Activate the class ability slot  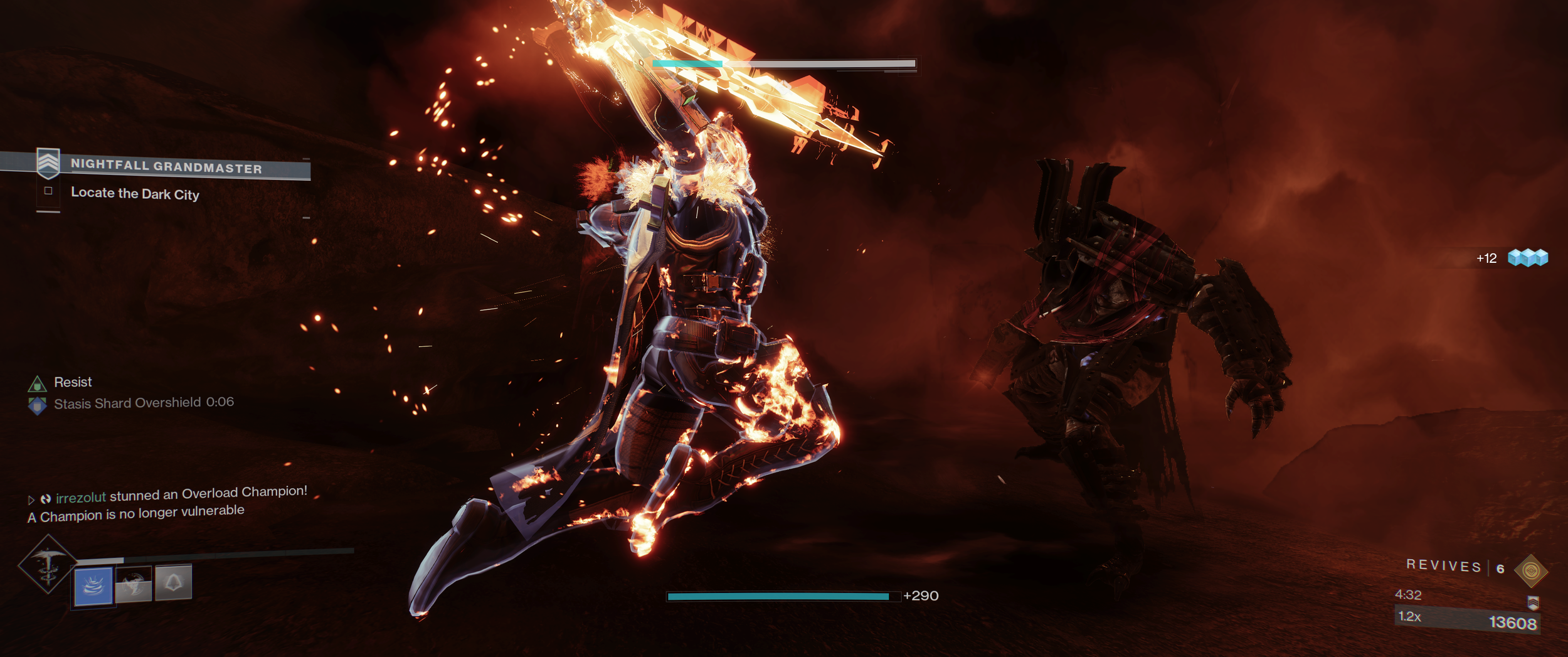point(173,582)
